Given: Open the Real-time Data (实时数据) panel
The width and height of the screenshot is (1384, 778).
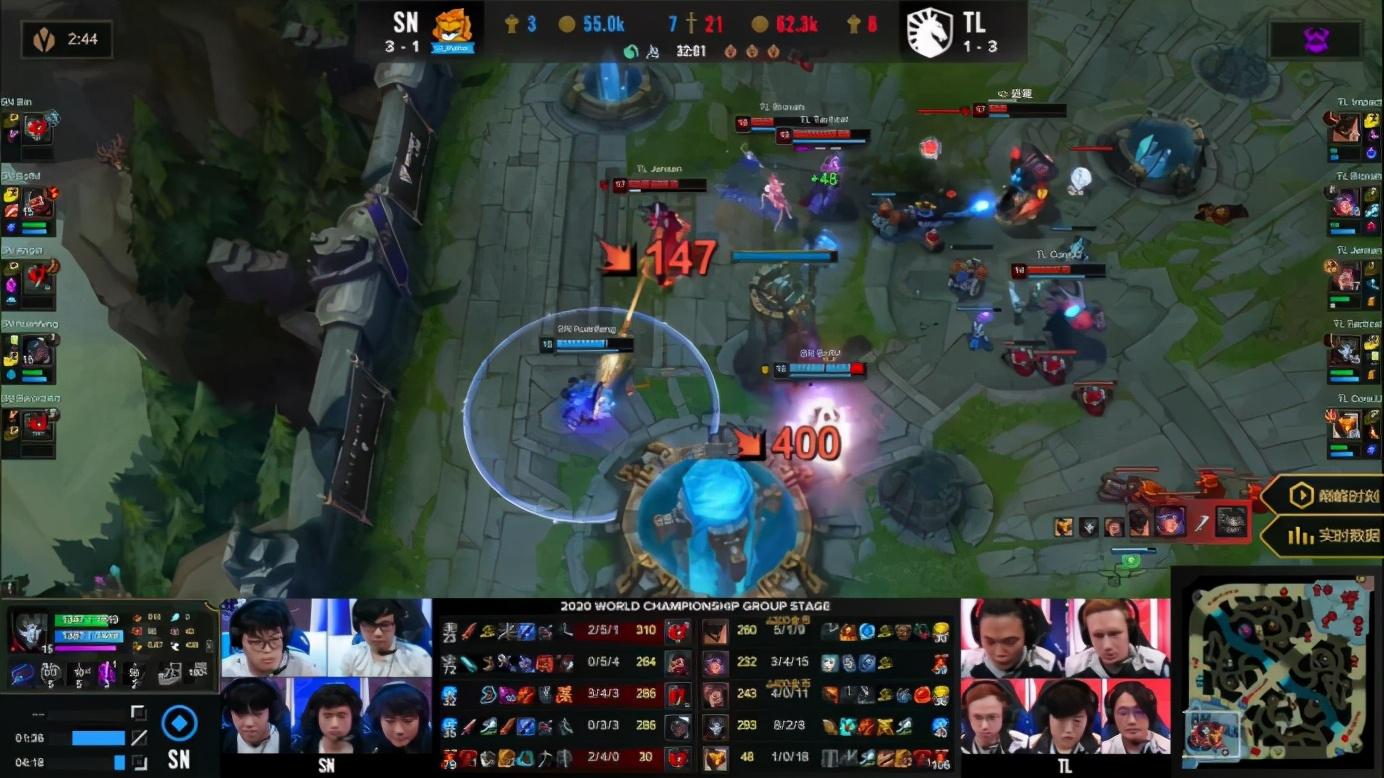Looking at the screenshot, I should coord(1330,534).
